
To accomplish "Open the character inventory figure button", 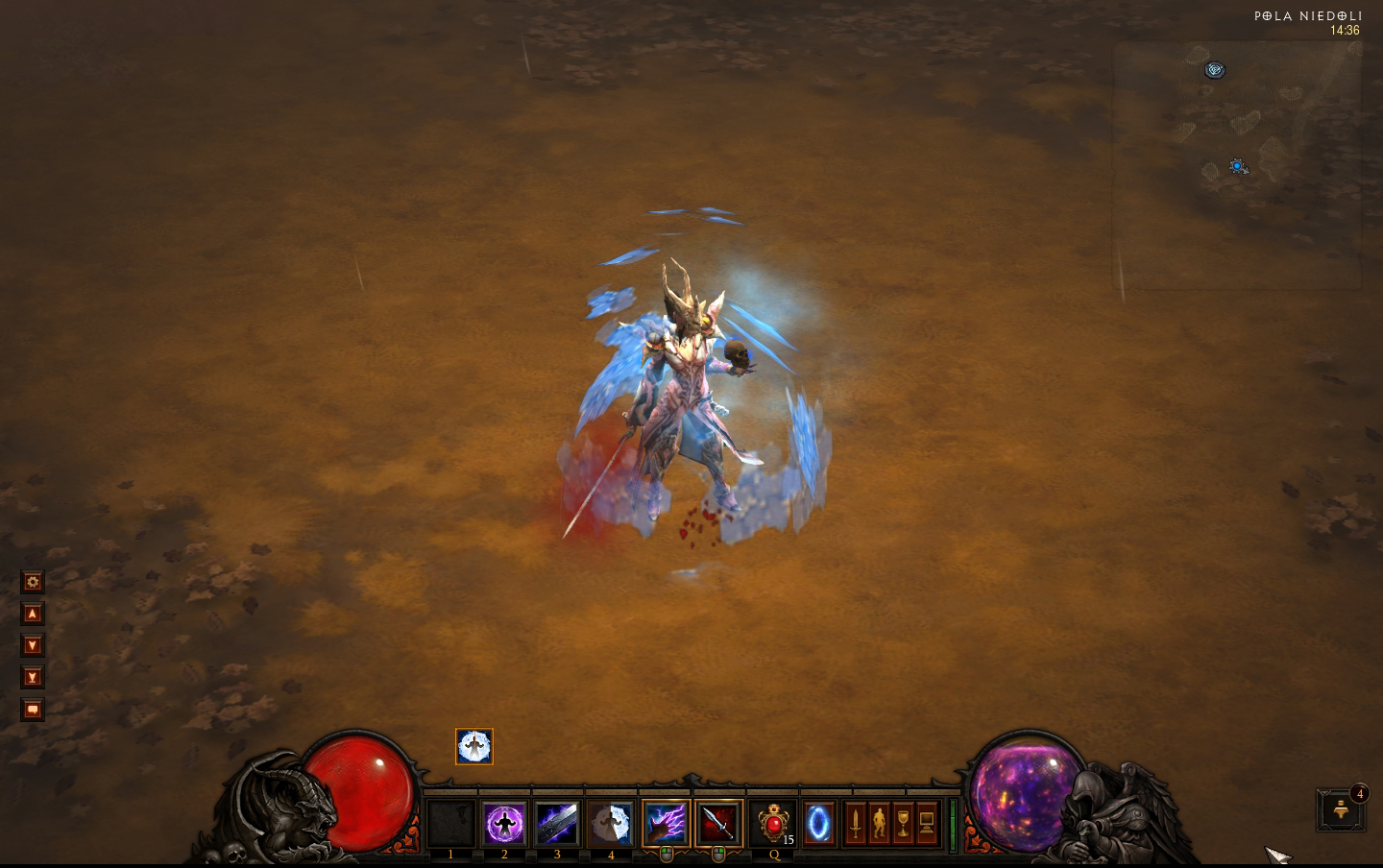I will click(879, 824).
